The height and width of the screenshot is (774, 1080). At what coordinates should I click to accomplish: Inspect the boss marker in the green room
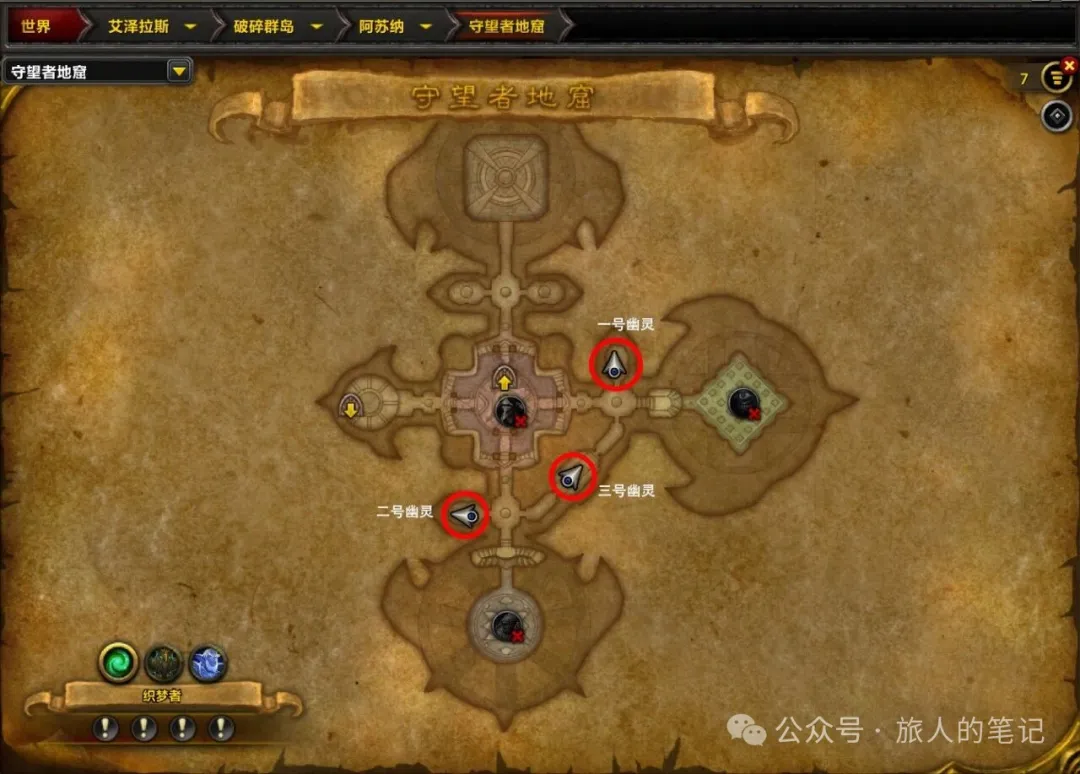tap(743, 403)
